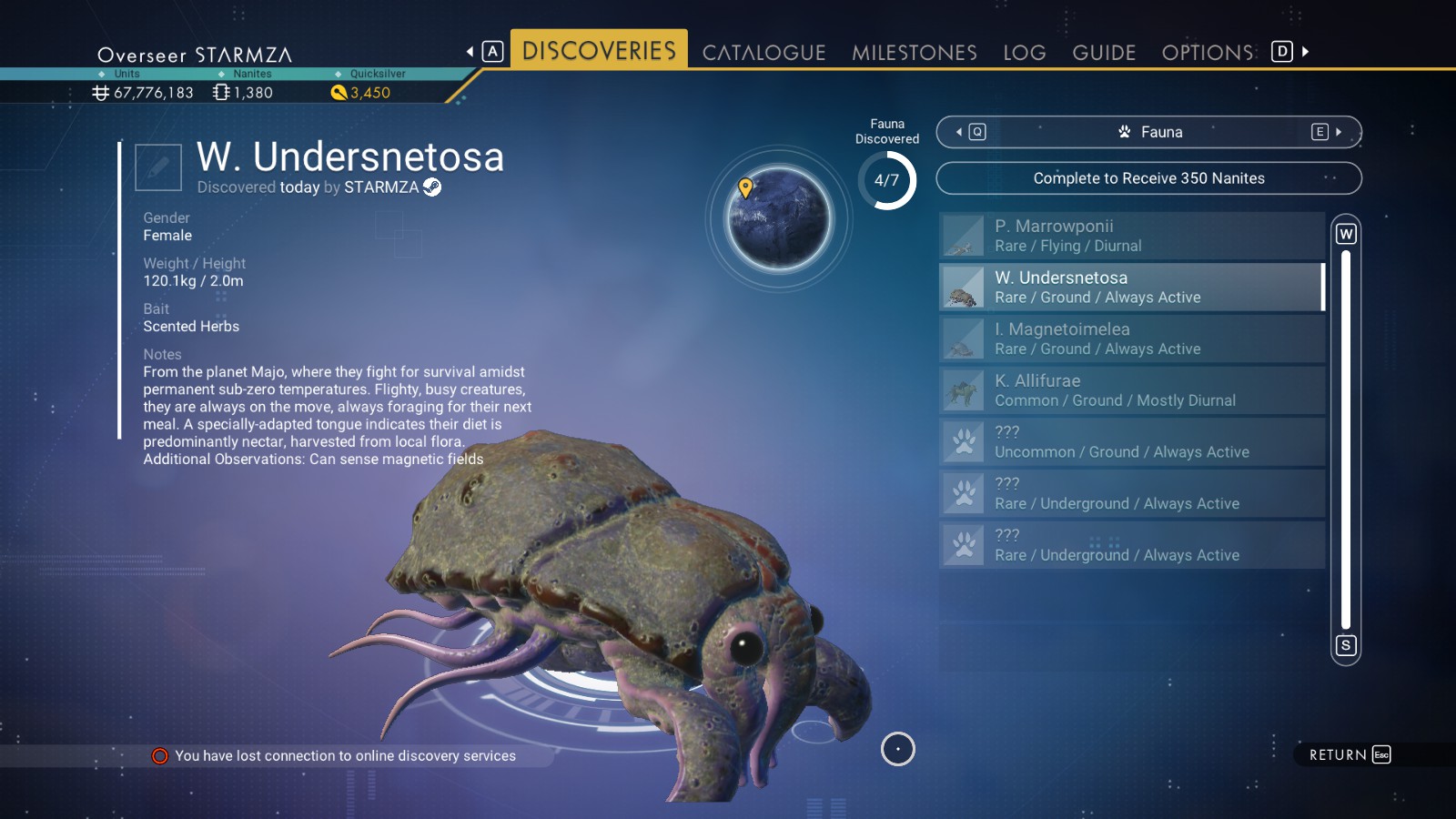Viewport: 1456px width, 819px height.
Task: Click the fauna list scrollbar
Action: coord(1346,439)
